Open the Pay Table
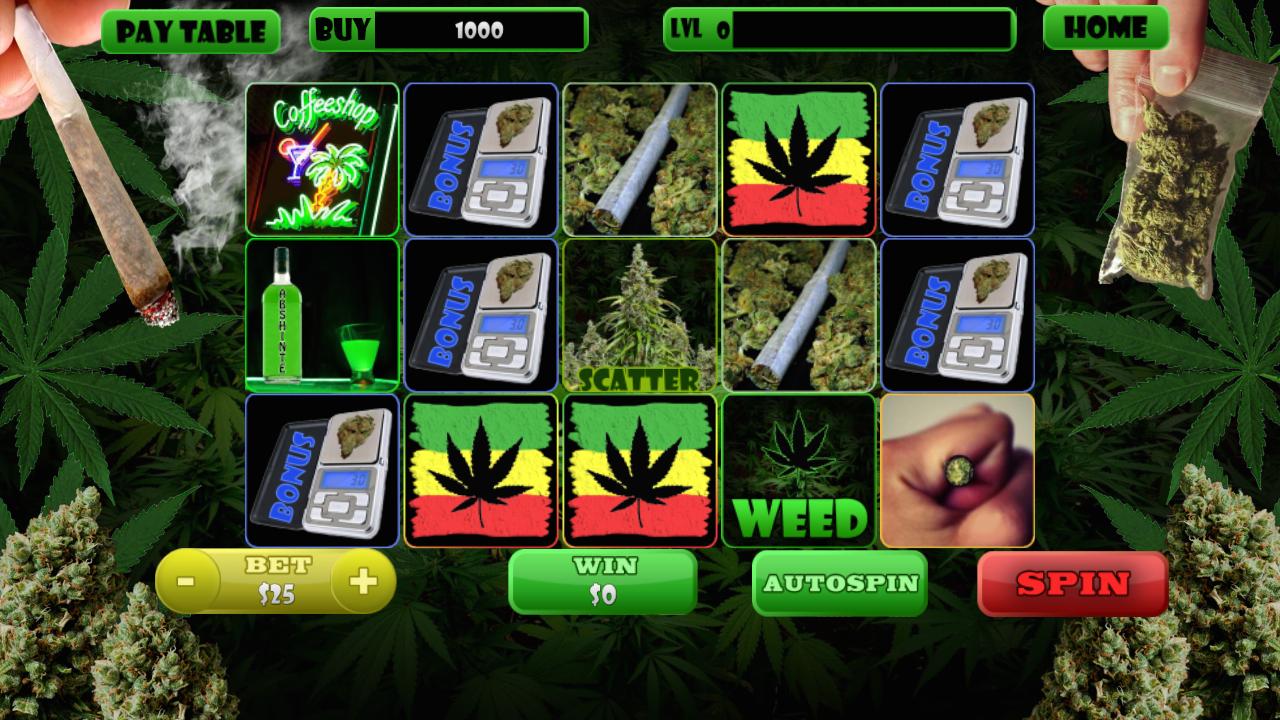This screenshot has height=720, width=1280. [191, 29]
